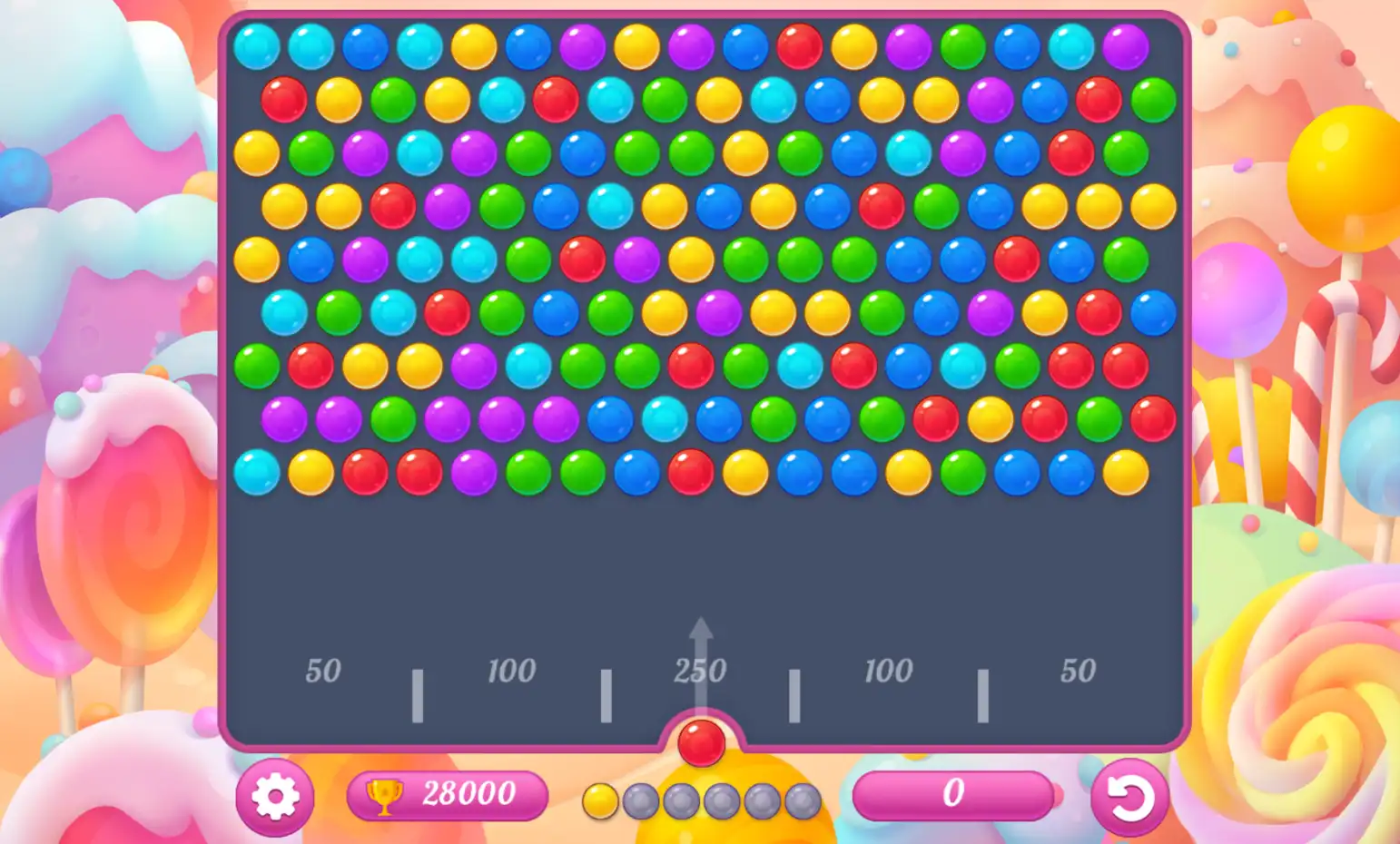1400x844 pixels.
Task: Open the settings gear icon
Action: point(277,796)
